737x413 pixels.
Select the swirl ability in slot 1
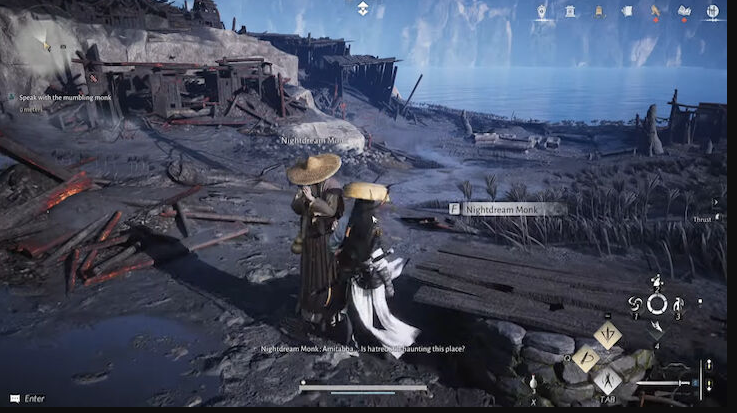tap(633, 303)
